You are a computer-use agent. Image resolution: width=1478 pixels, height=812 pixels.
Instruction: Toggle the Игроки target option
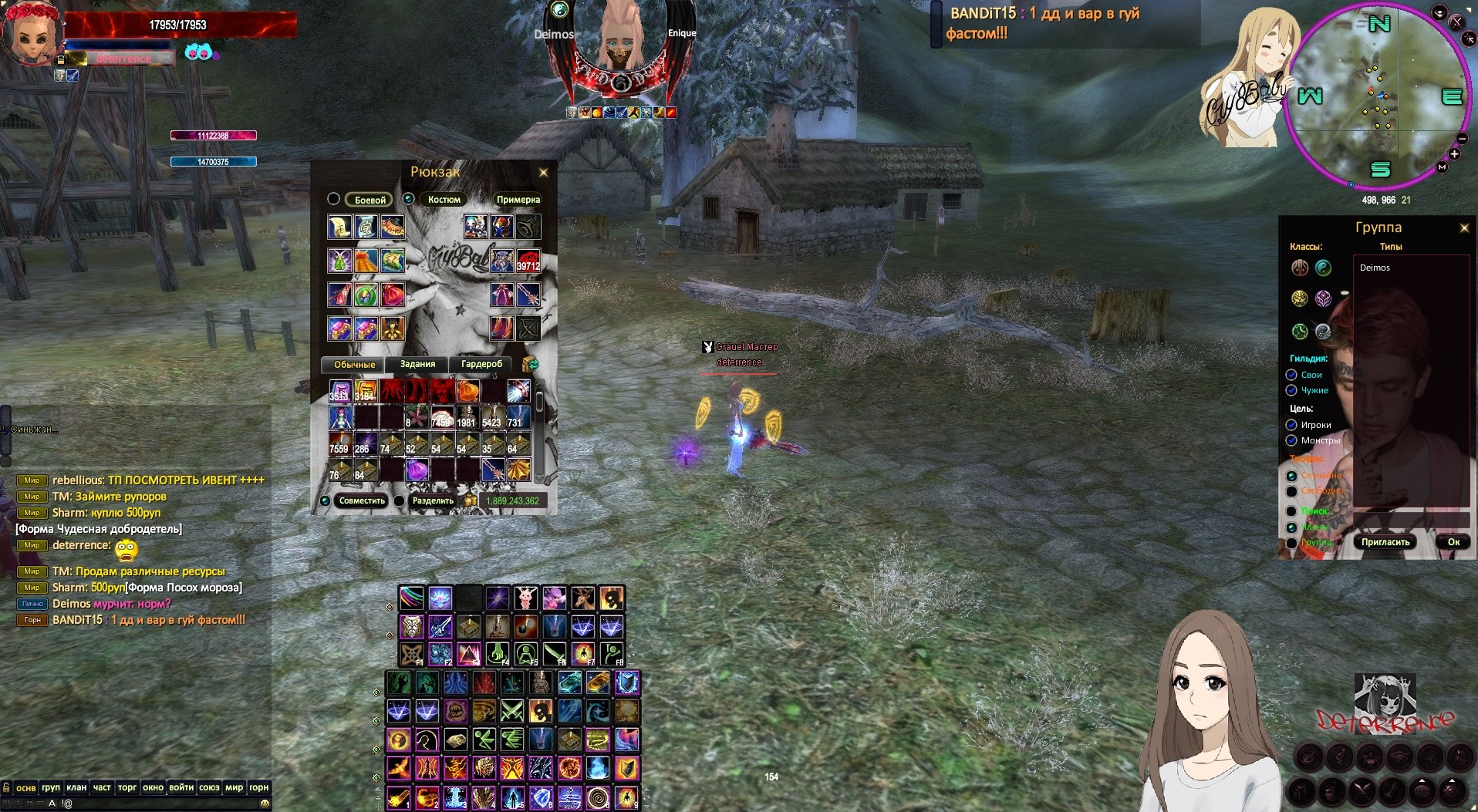[1291, 425]
